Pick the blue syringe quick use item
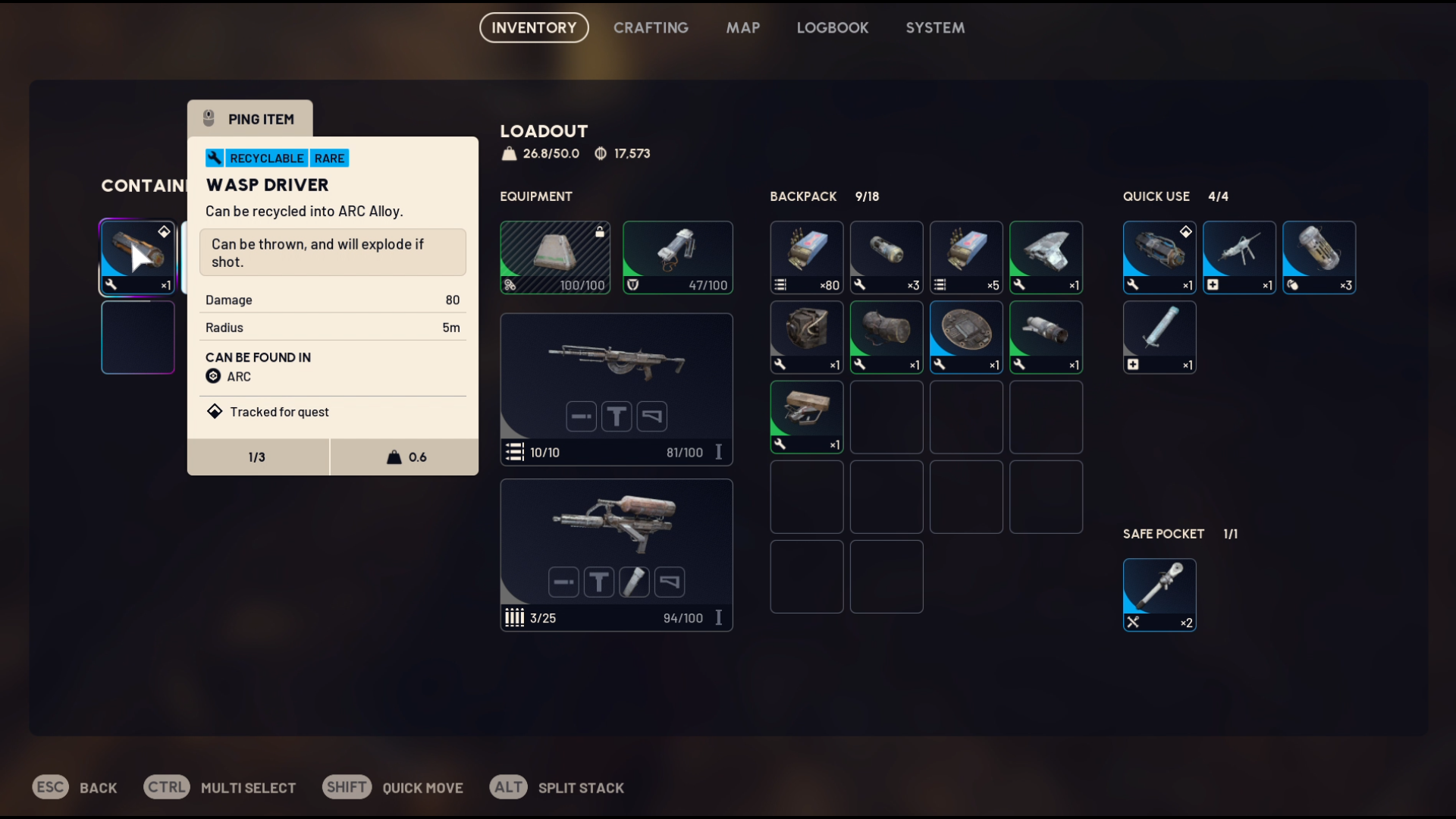The image size is (1456, 819). point(1159,337)
